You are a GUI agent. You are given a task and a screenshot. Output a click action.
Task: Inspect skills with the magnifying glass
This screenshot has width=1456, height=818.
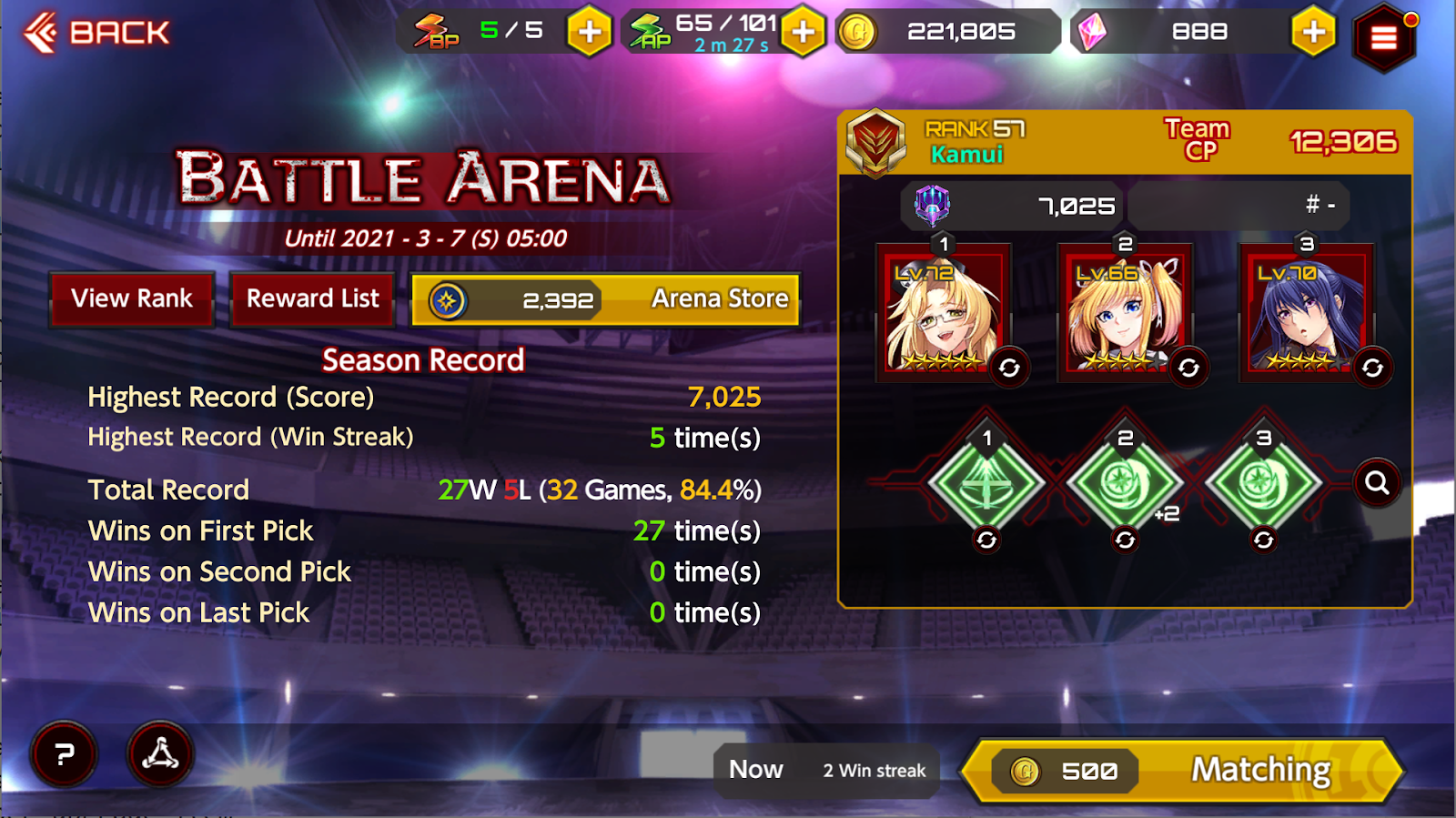pos(1377,482)
